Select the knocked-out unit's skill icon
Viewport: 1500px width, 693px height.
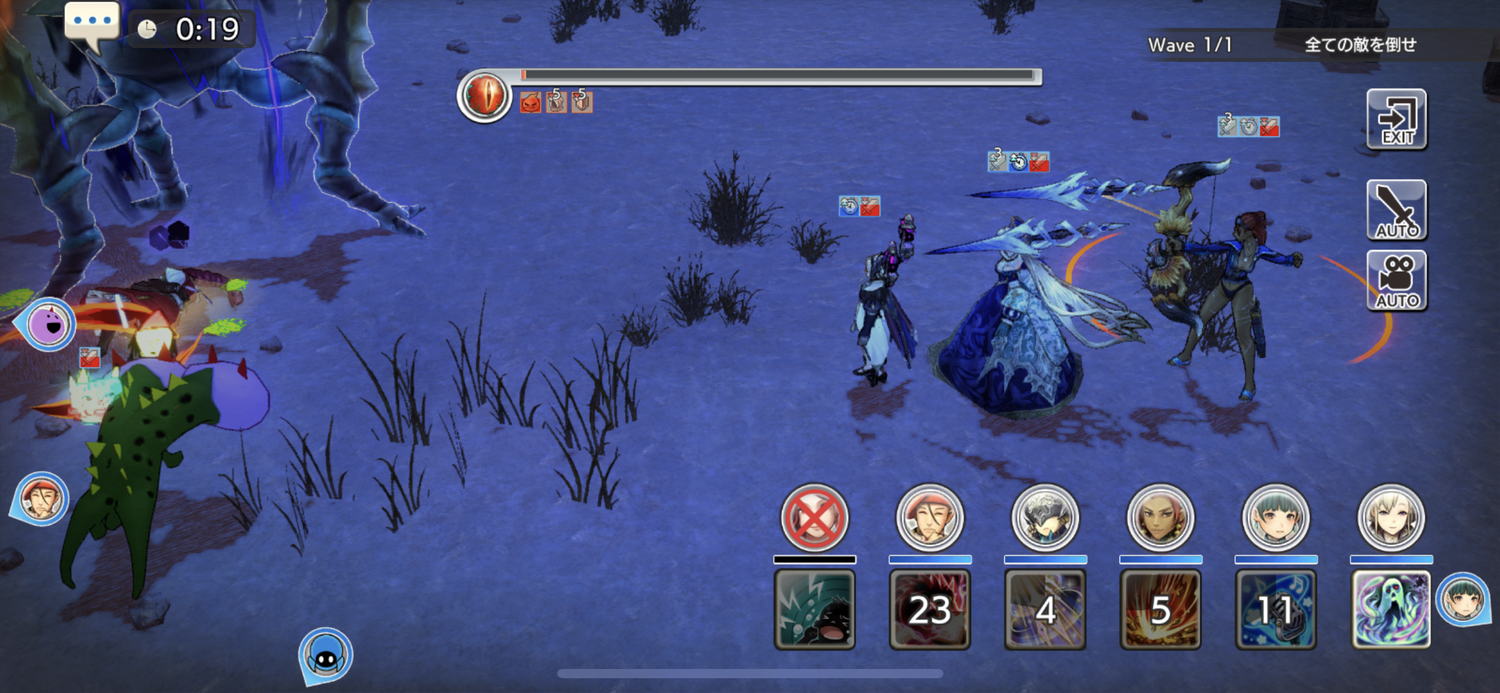[815, 609]
